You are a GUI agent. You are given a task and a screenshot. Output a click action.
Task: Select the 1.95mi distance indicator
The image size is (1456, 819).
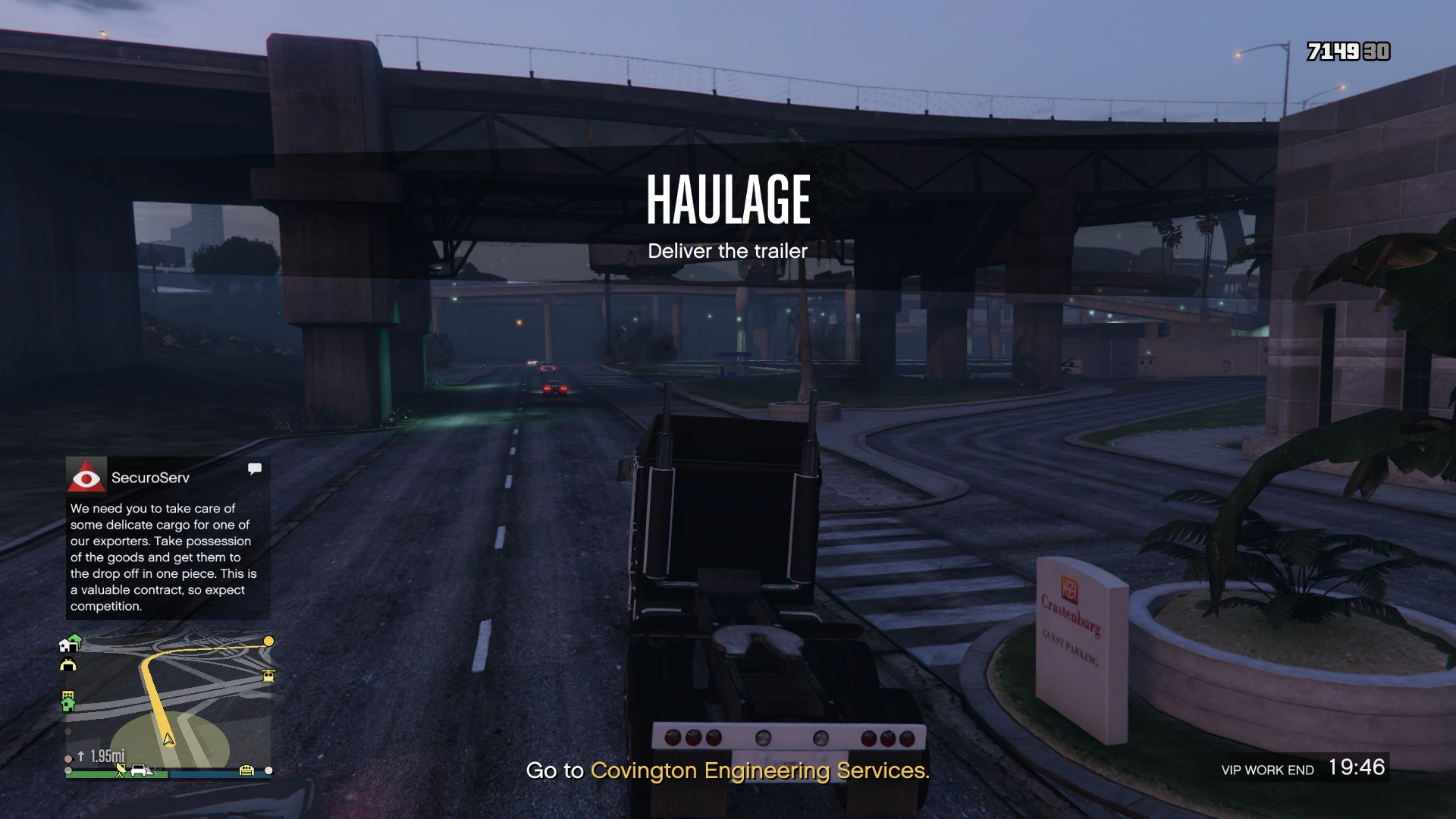106,755
